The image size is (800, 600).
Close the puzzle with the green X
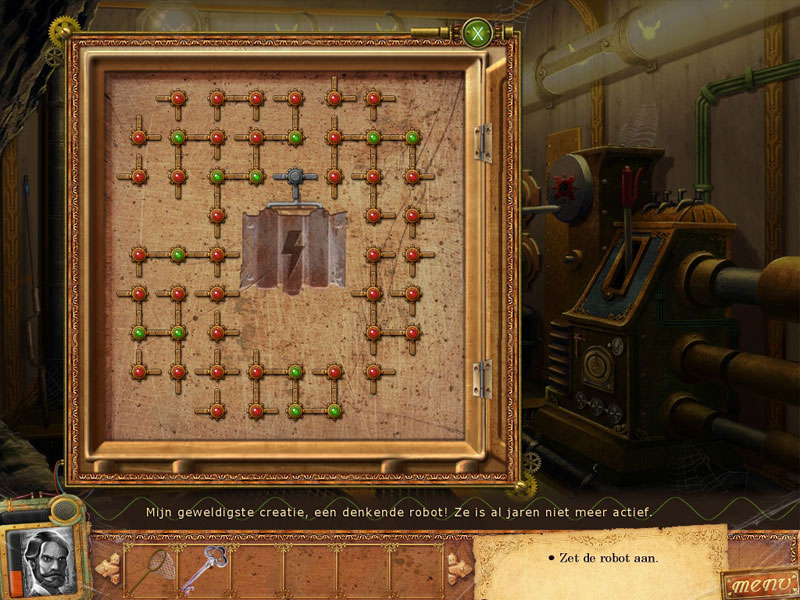pyautogui.click(x=478, y=35)
